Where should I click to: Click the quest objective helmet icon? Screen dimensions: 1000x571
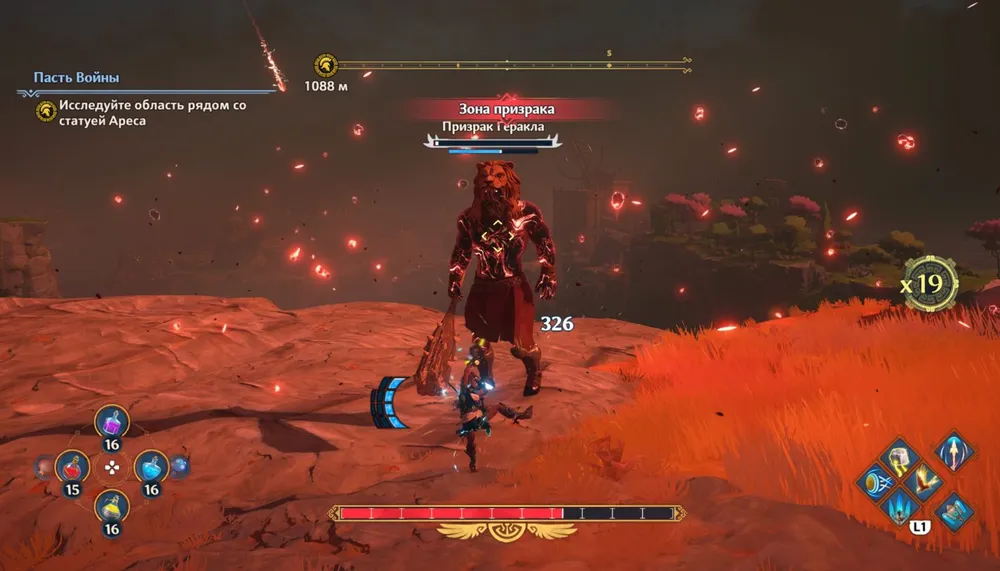click(46, 111)
